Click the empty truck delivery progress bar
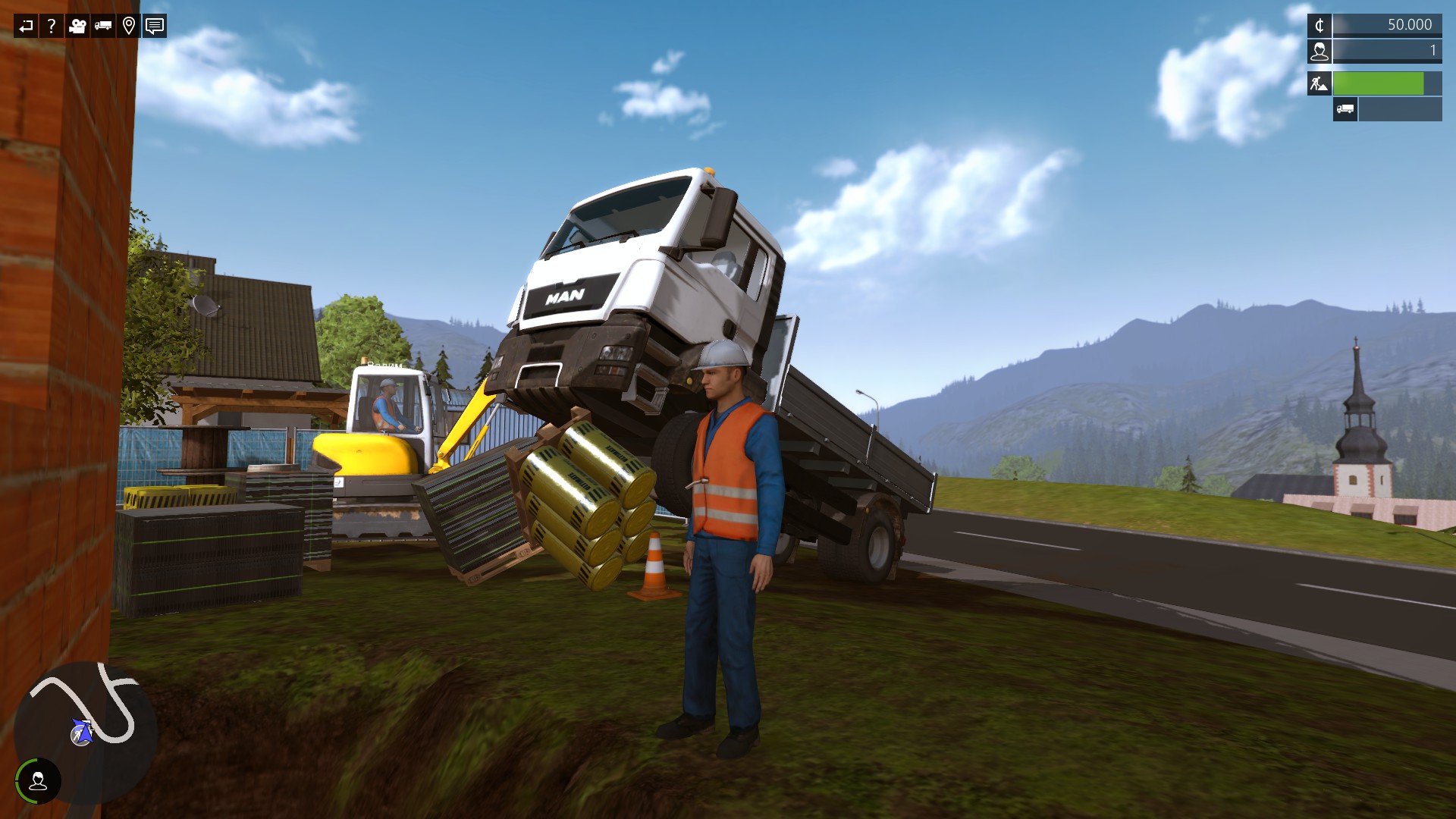This screenshot has height=819, width=1456. [x=1399, y=110]
